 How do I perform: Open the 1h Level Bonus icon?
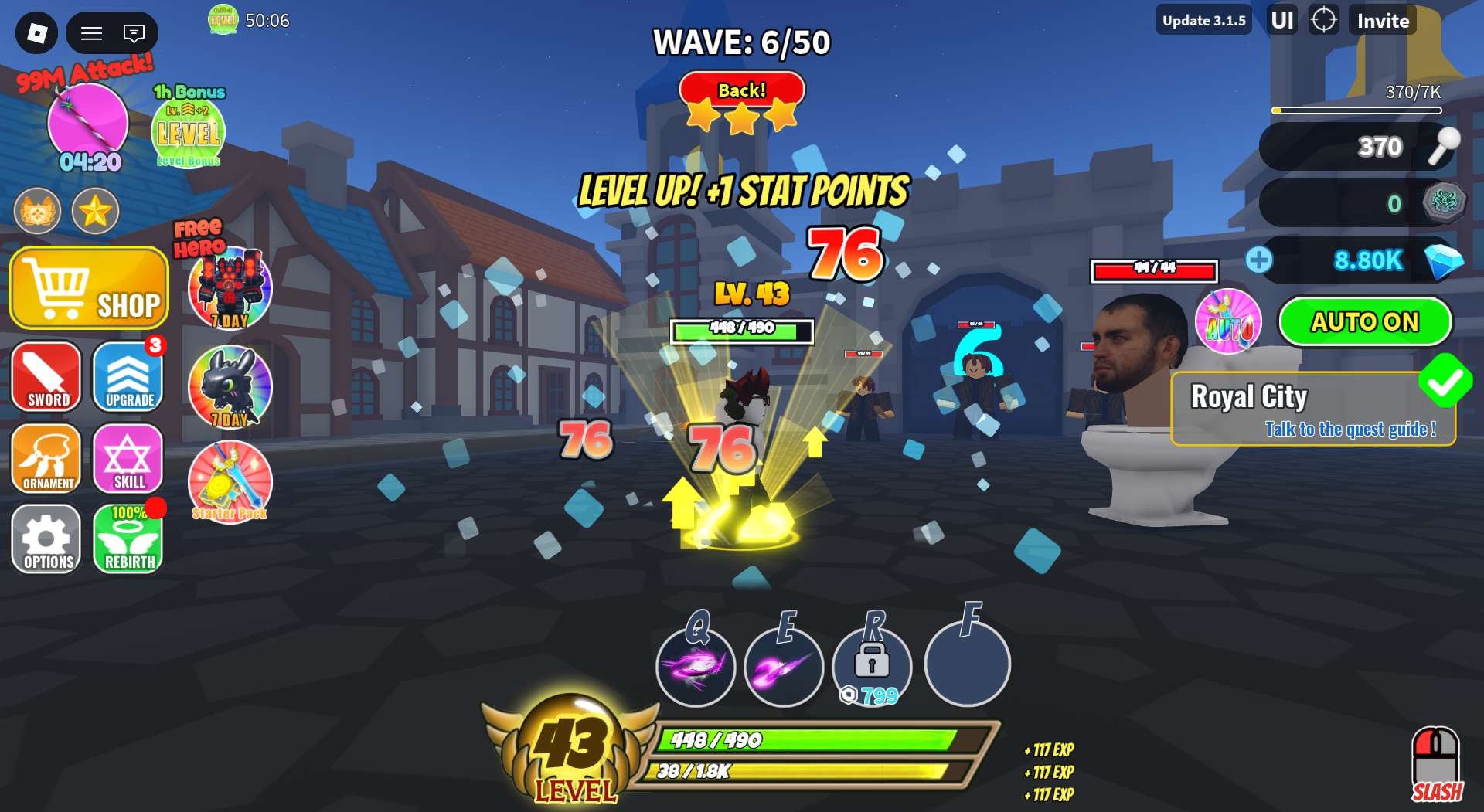point(189,130)
